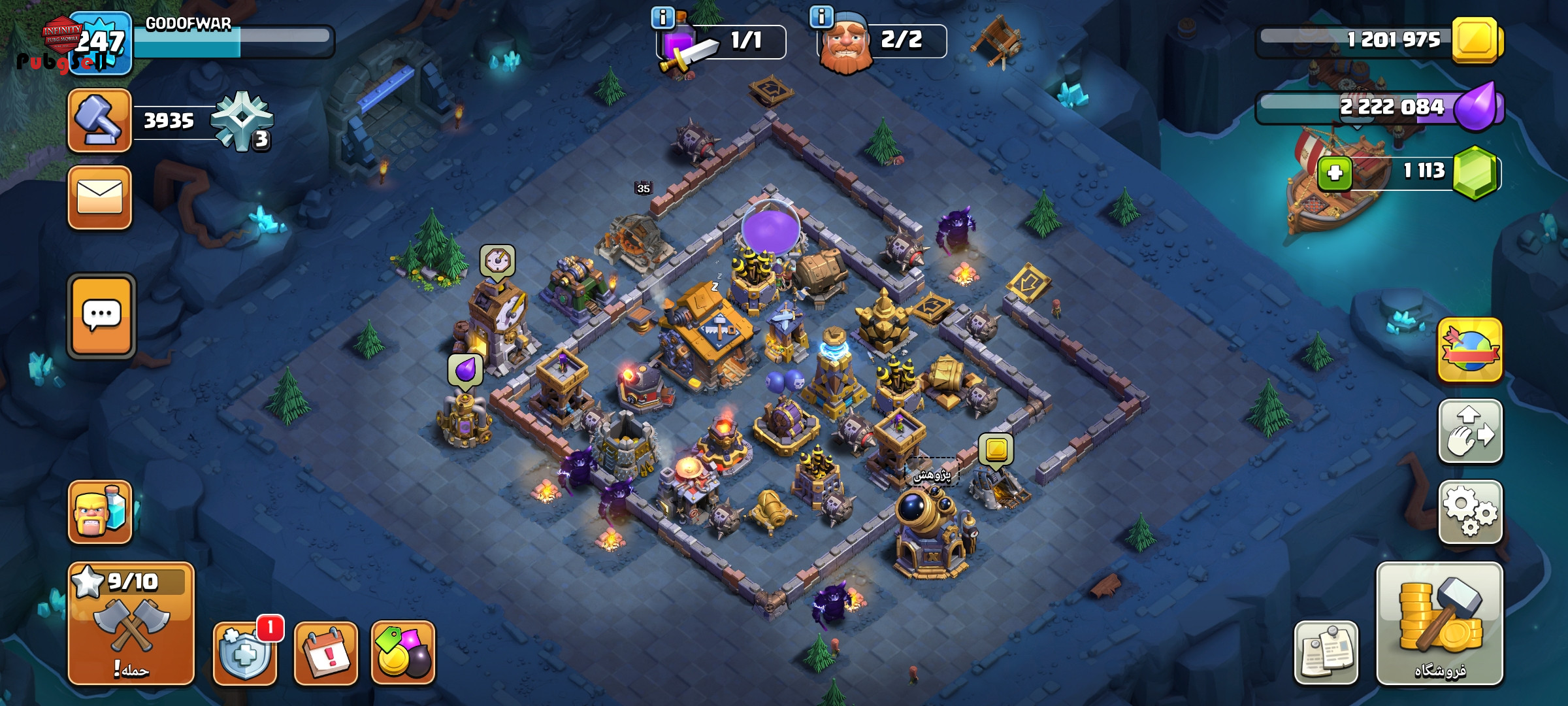Open the shield with notification badge
The height and width of the screenshot is (706, 1568).
pyautogui.click(x=245, y=652)
